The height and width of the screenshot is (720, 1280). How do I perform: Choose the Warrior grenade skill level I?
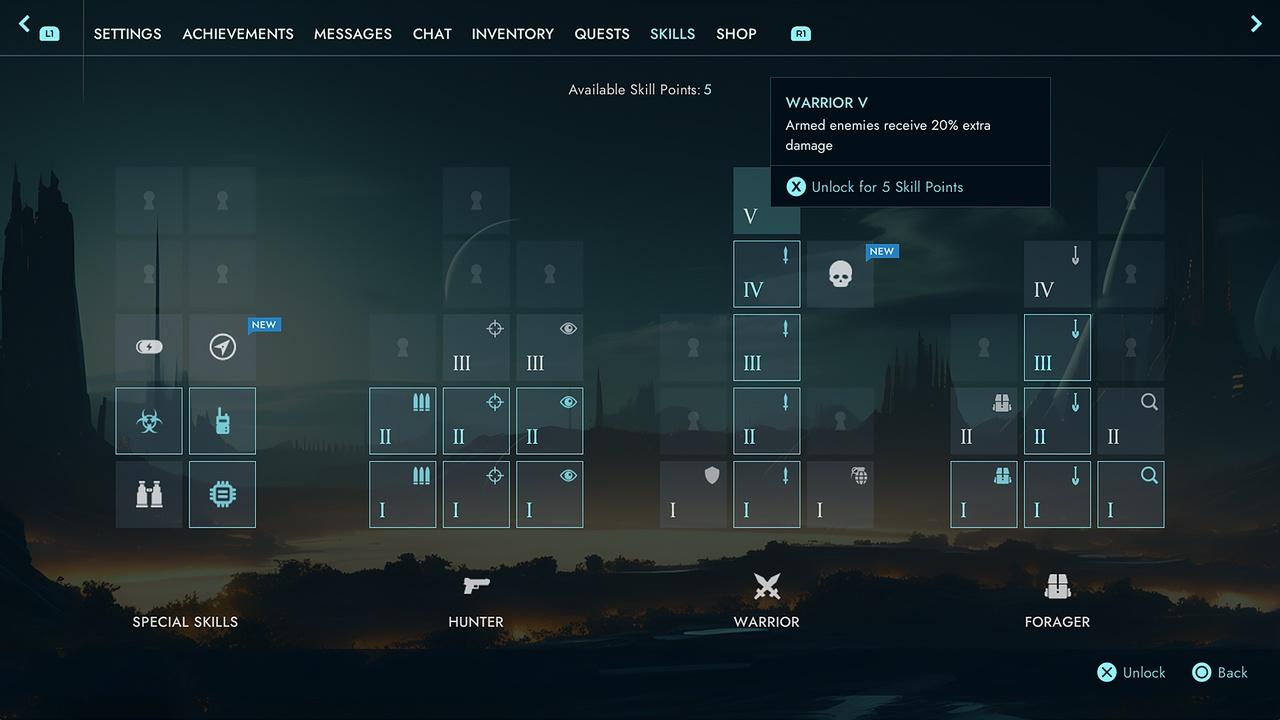[840, 494]
